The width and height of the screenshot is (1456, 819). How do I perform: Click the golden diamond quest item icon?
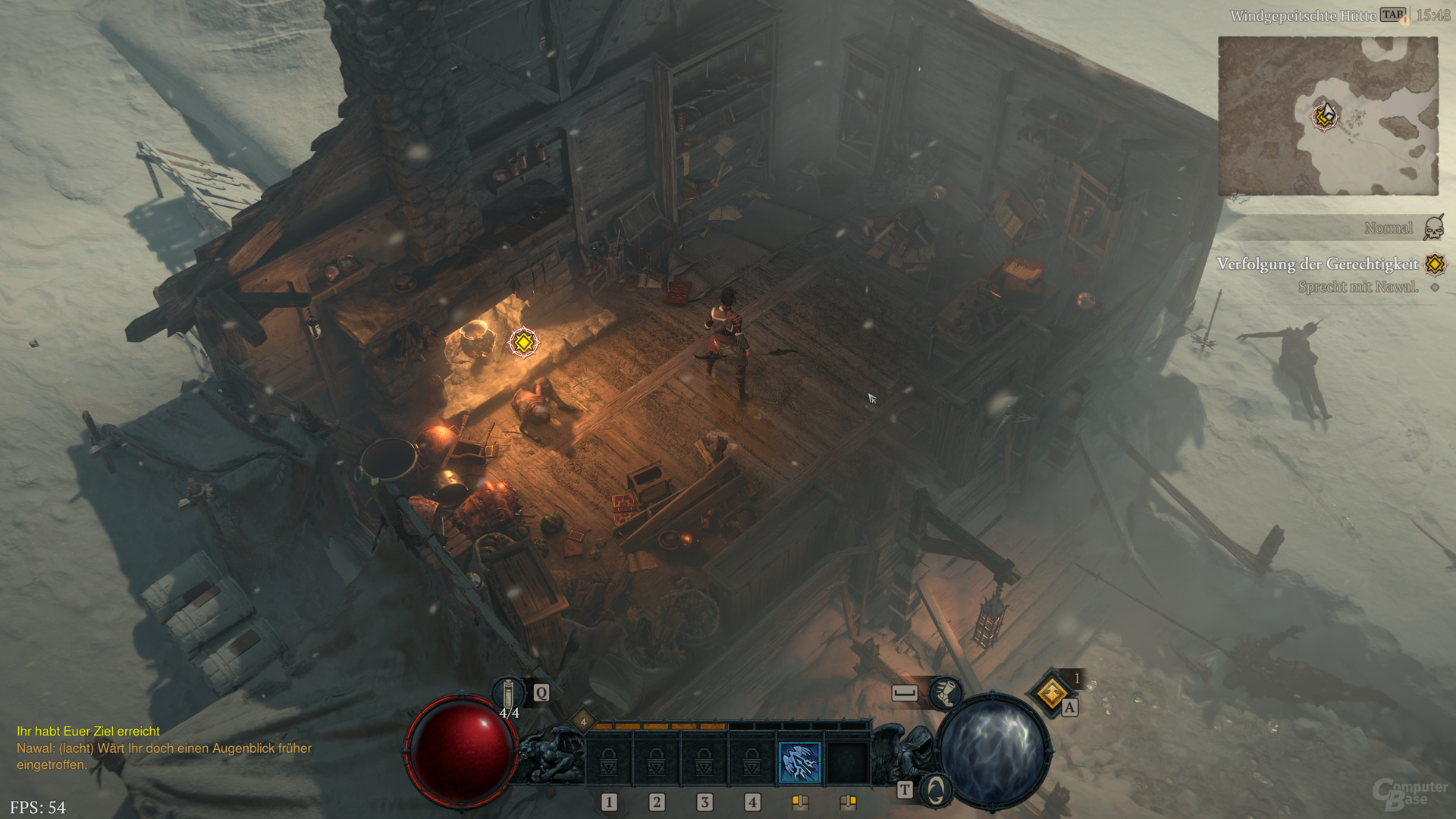coord(1052,693)
